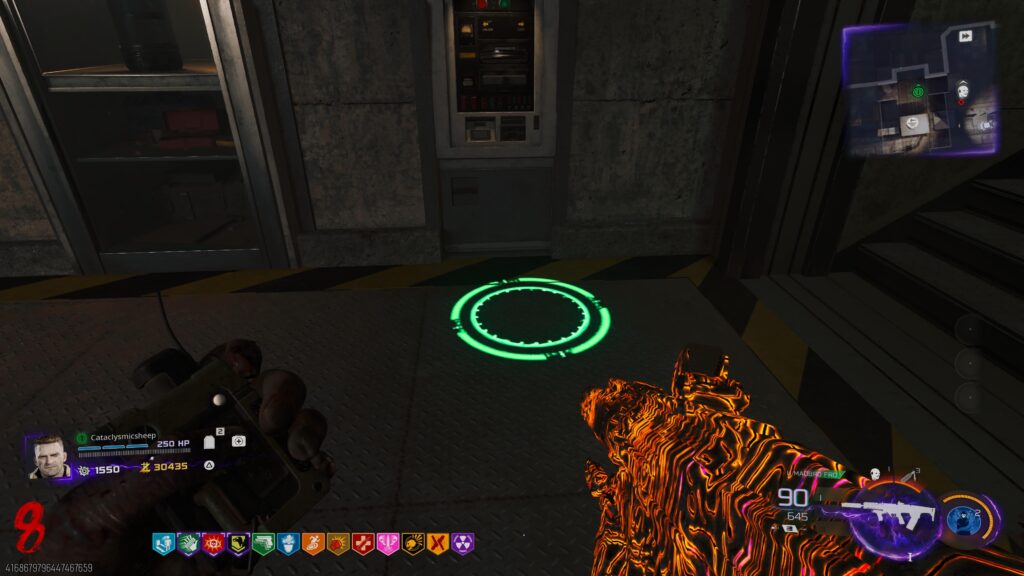Open the minimap
Screen dimensions: 1024x576
(x=918, y=88)
